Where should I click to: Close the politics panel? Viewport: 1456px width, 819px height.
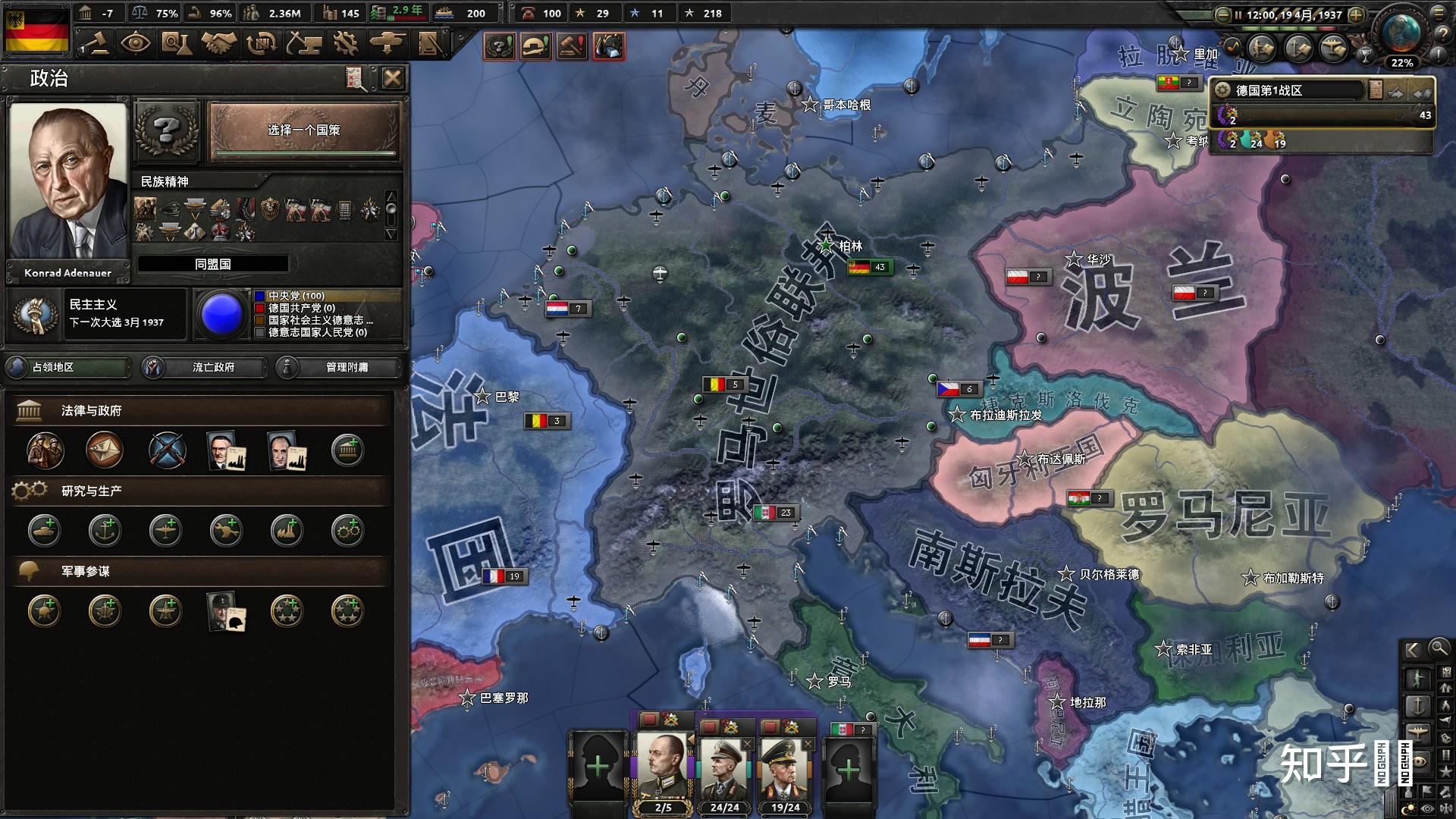tap(392, 78)
